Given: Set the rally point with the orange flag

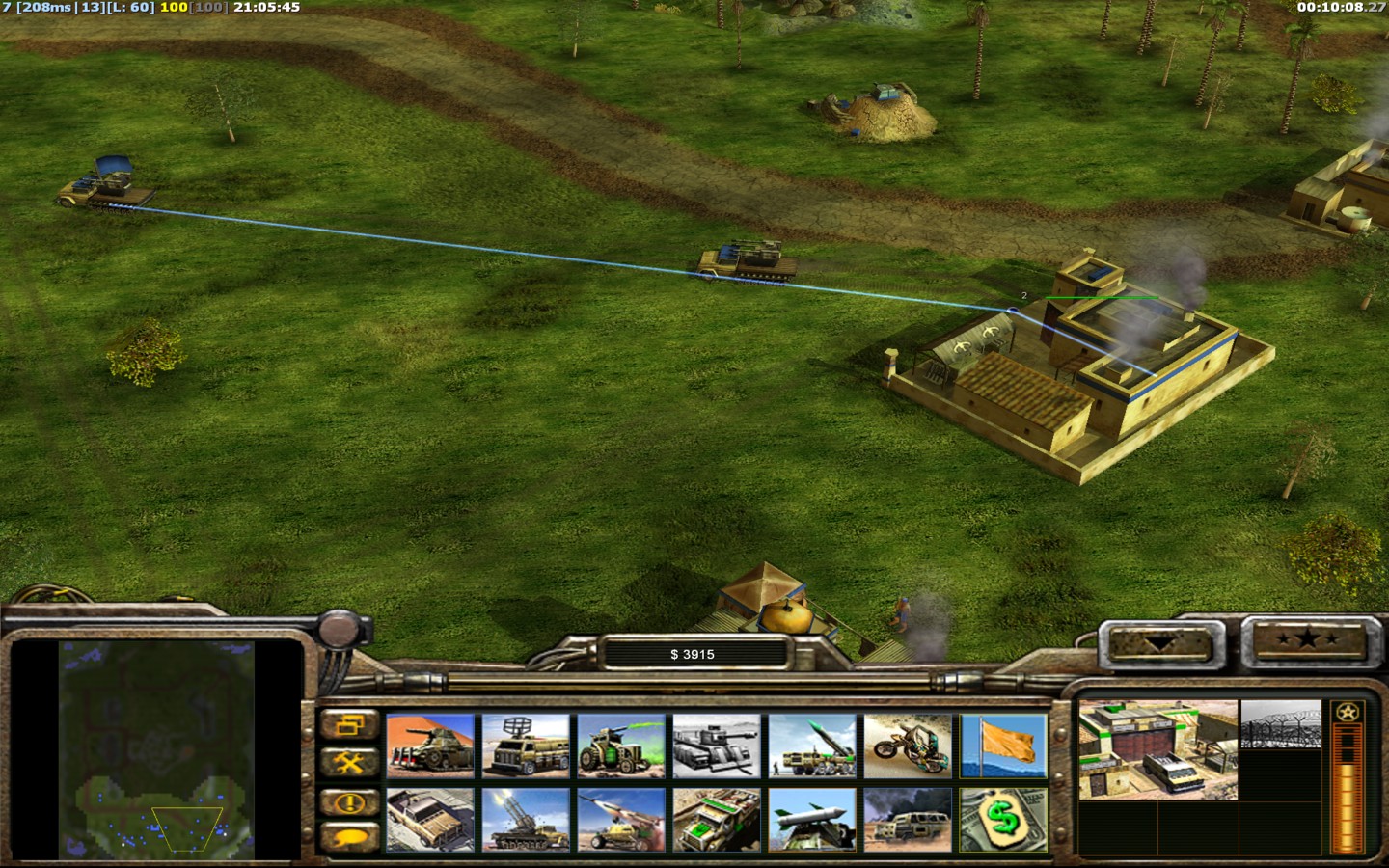Looking at the screenshot, I should click(x=1003, y=746).
